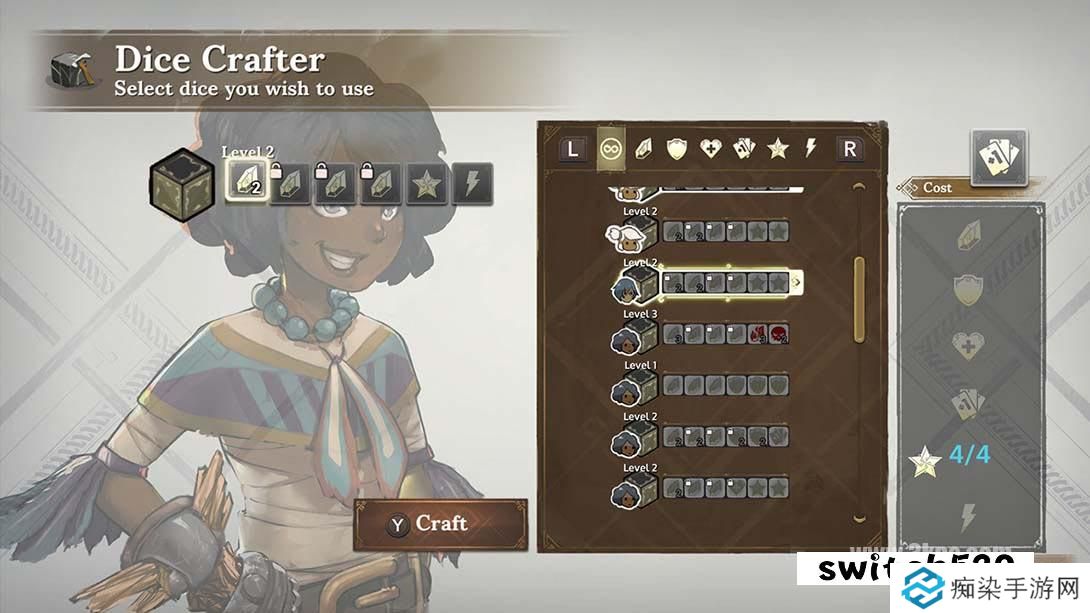Open the crystal dice filter tab
Viewport: 1090px width, 613px height.
click(x=645, y=149)
